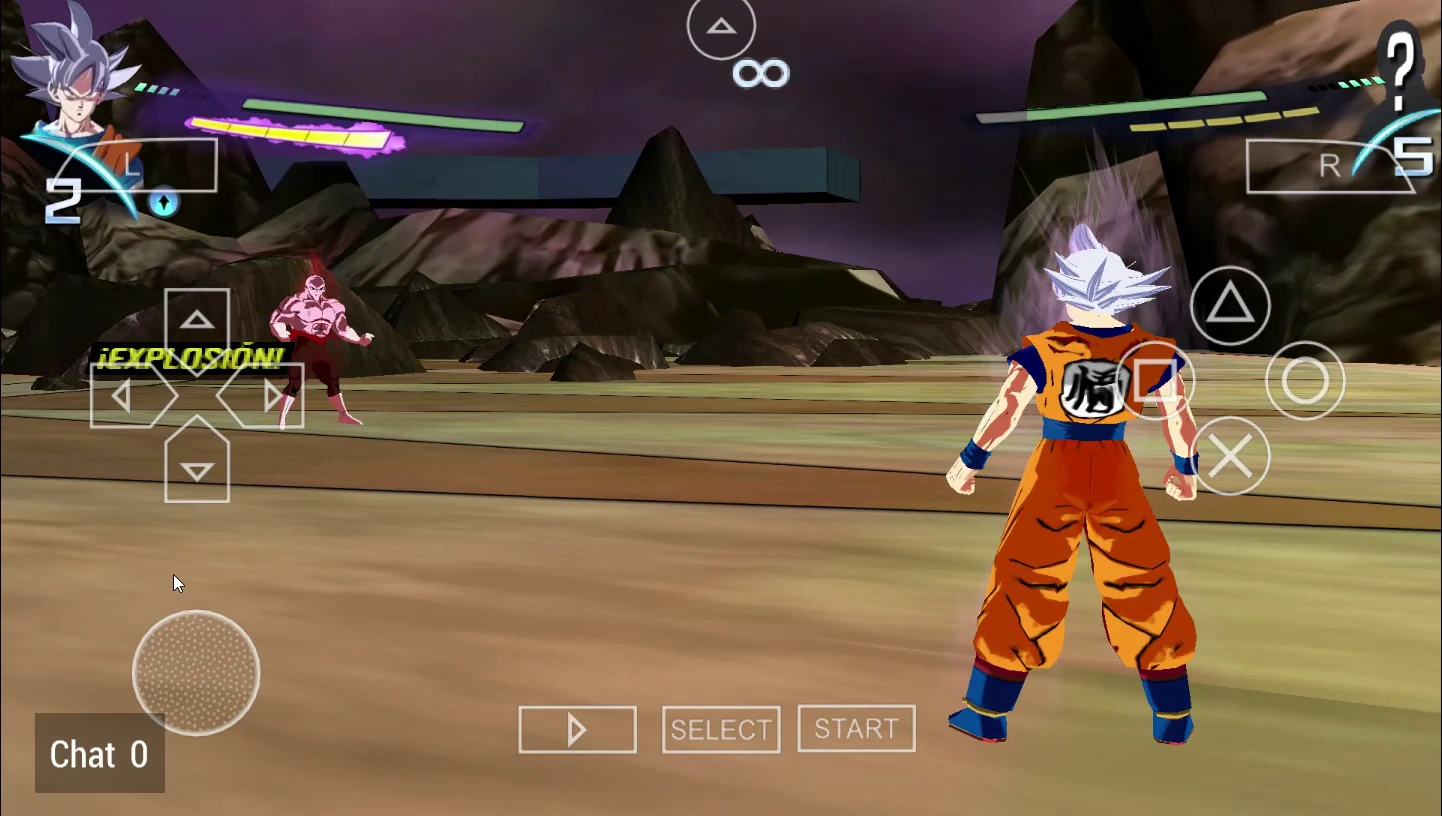Viewport: 1442px width, 816px height.
Task: Click the analog stick pad
Action: point(196,673)
